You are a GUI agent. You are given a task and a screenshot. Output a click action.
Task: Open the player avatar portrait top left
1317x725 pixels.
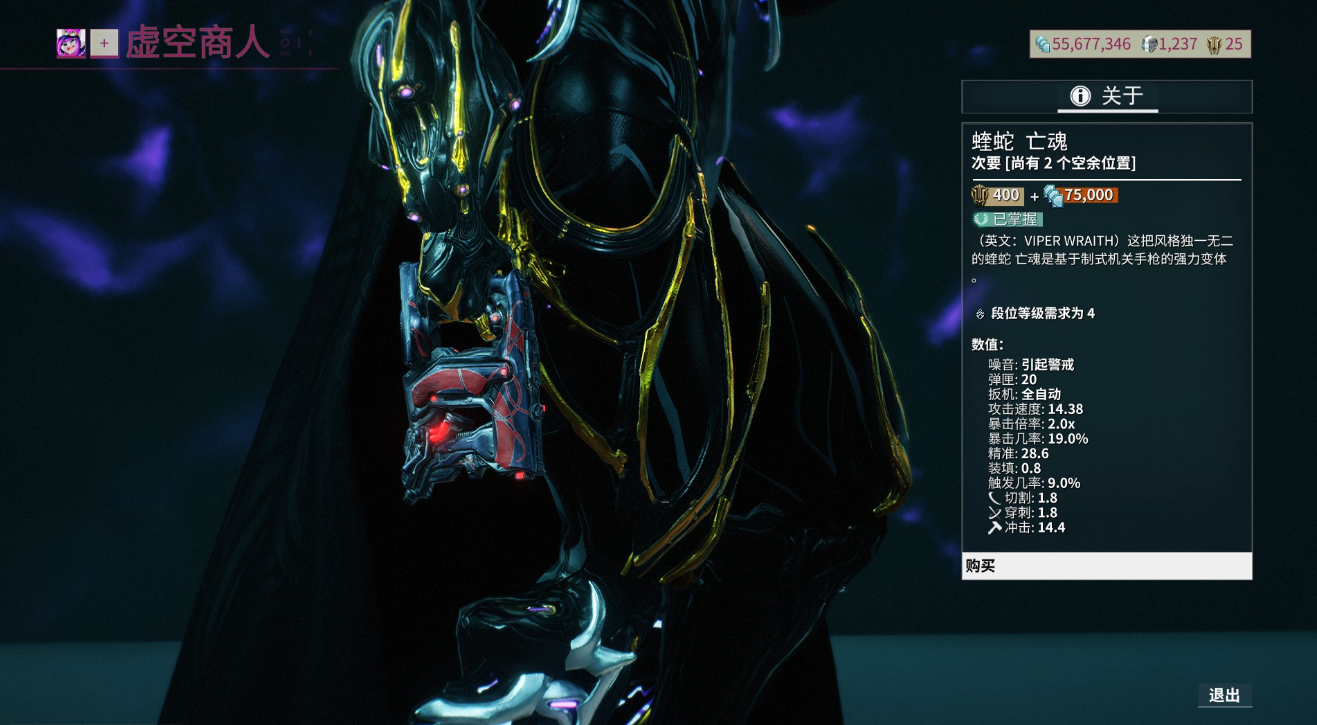pos(69,44)
